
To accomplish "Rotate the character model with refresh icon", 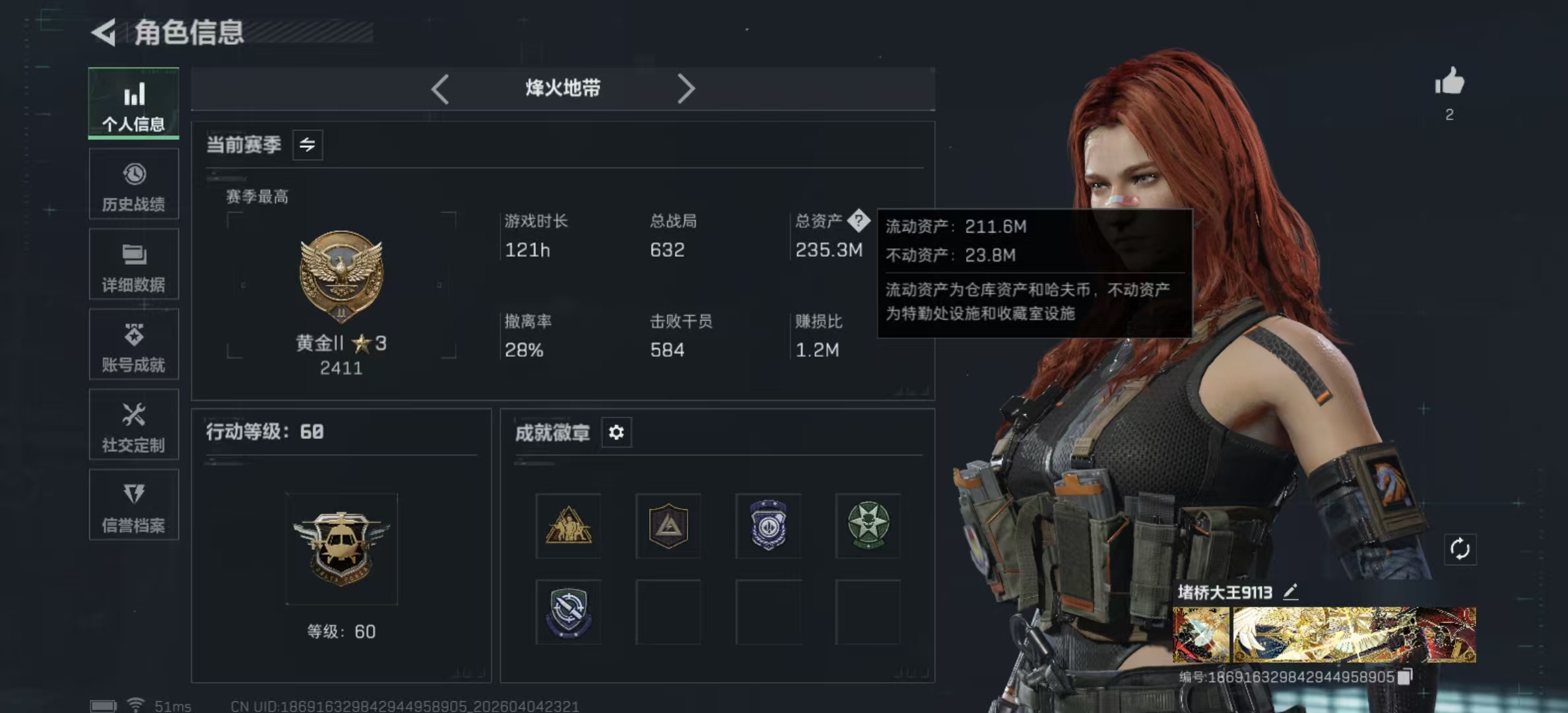I will click(x=1460, y=549).
